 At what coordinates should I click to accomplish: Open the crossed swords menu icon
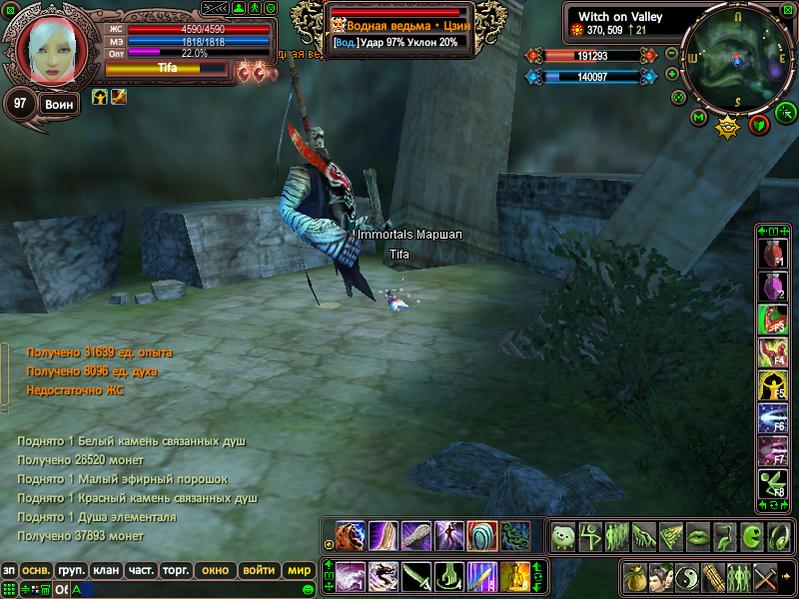[765, 577]
